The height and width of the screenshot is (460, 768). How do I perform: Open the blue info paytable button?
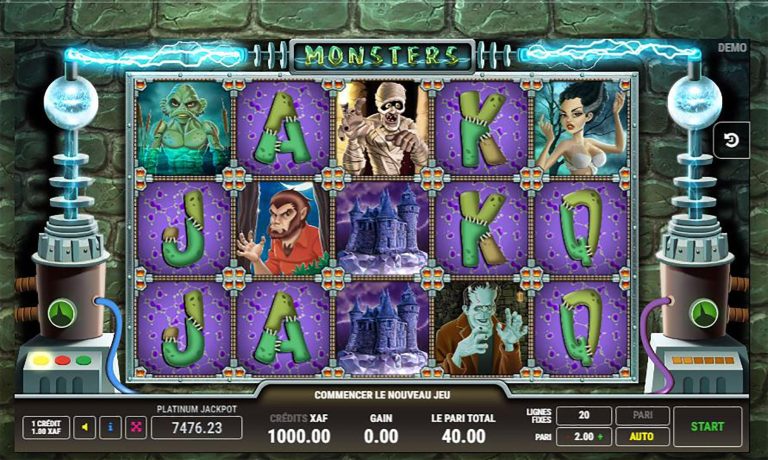point(110,427)
